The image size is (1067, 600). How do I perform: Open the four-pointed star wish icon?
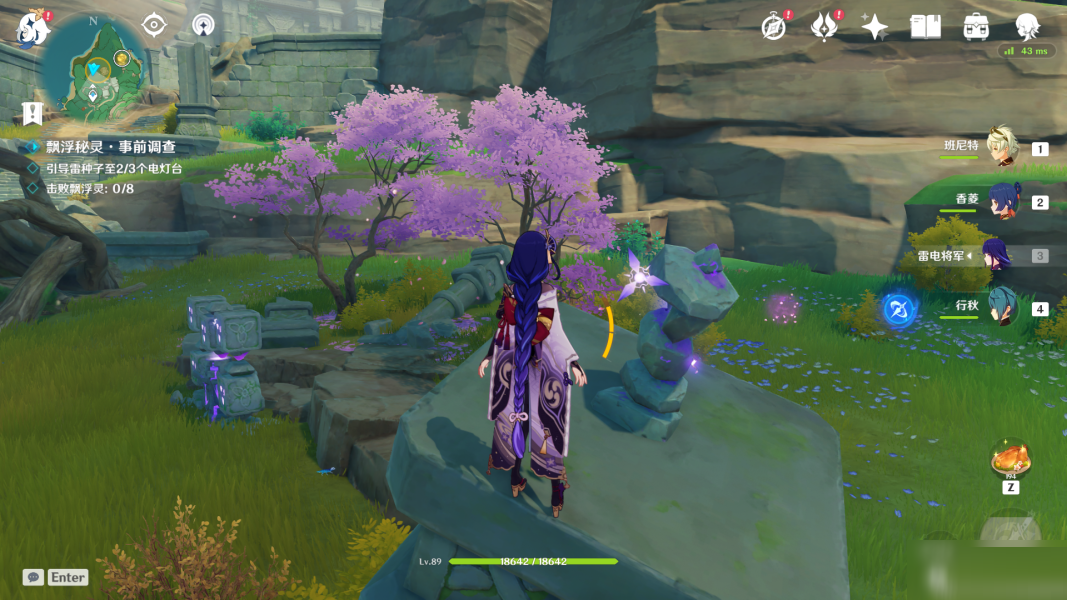point(875,27)
